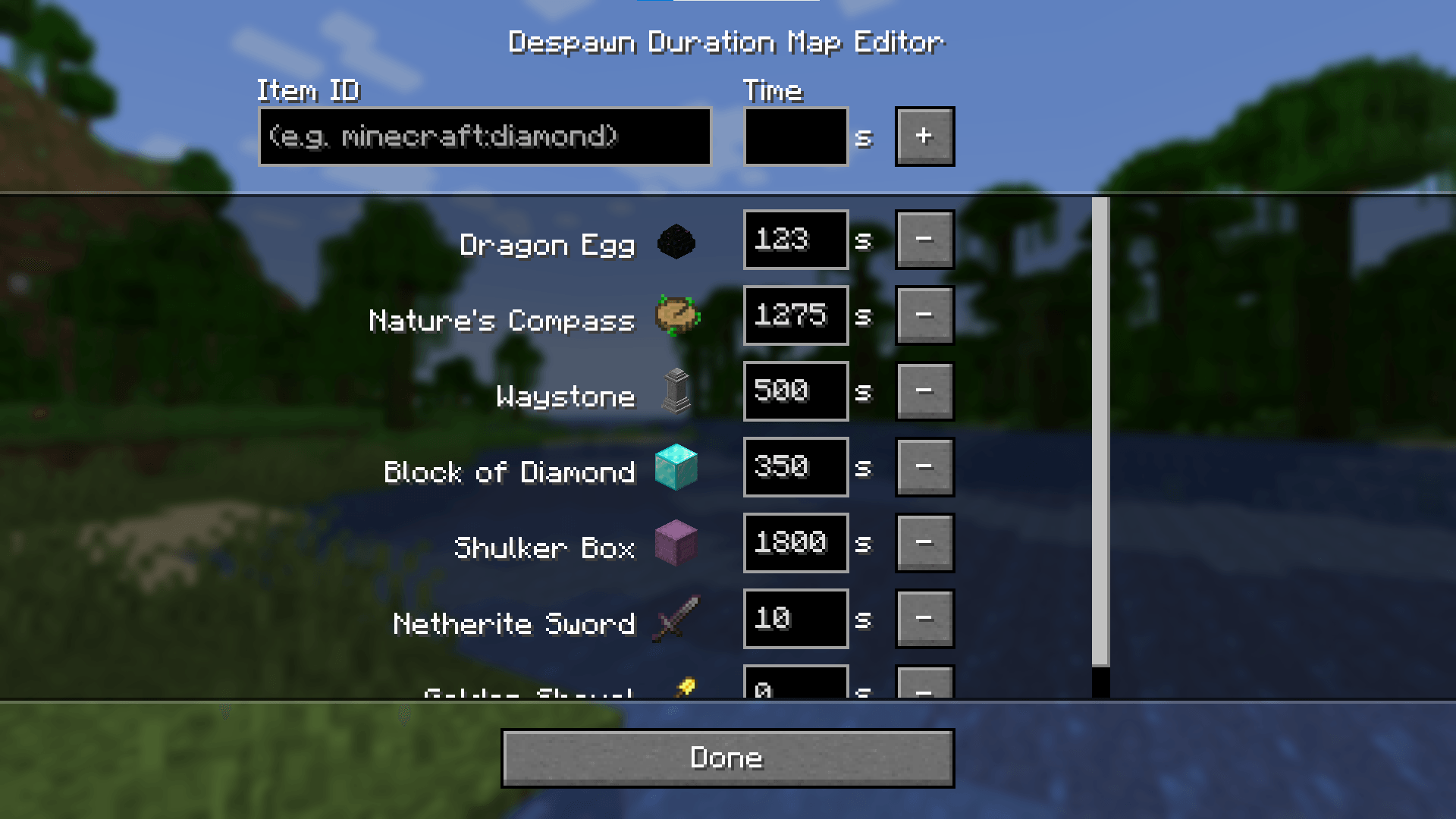Remove the Shulker Box entry
Viewport: 1456px width, 819px height.
tap(924, 544)
